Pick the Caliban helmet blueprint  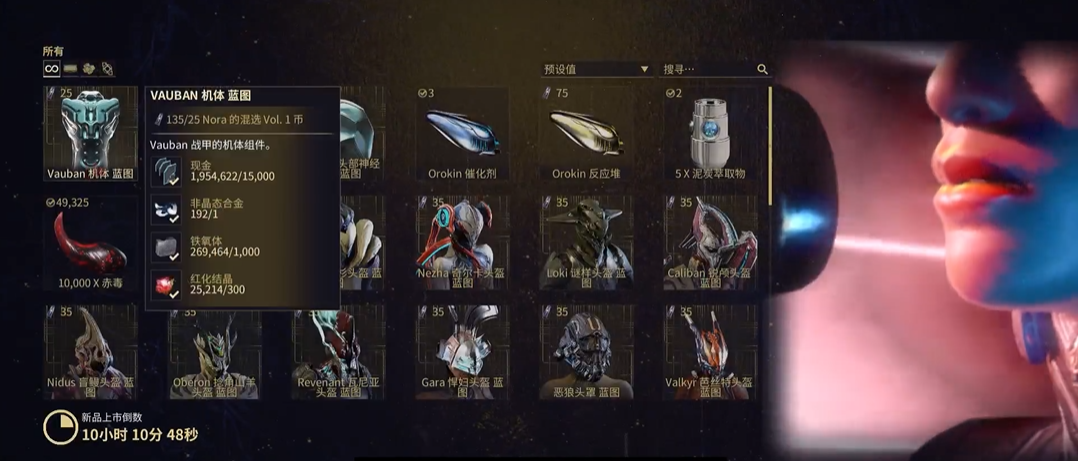(710, 242)
